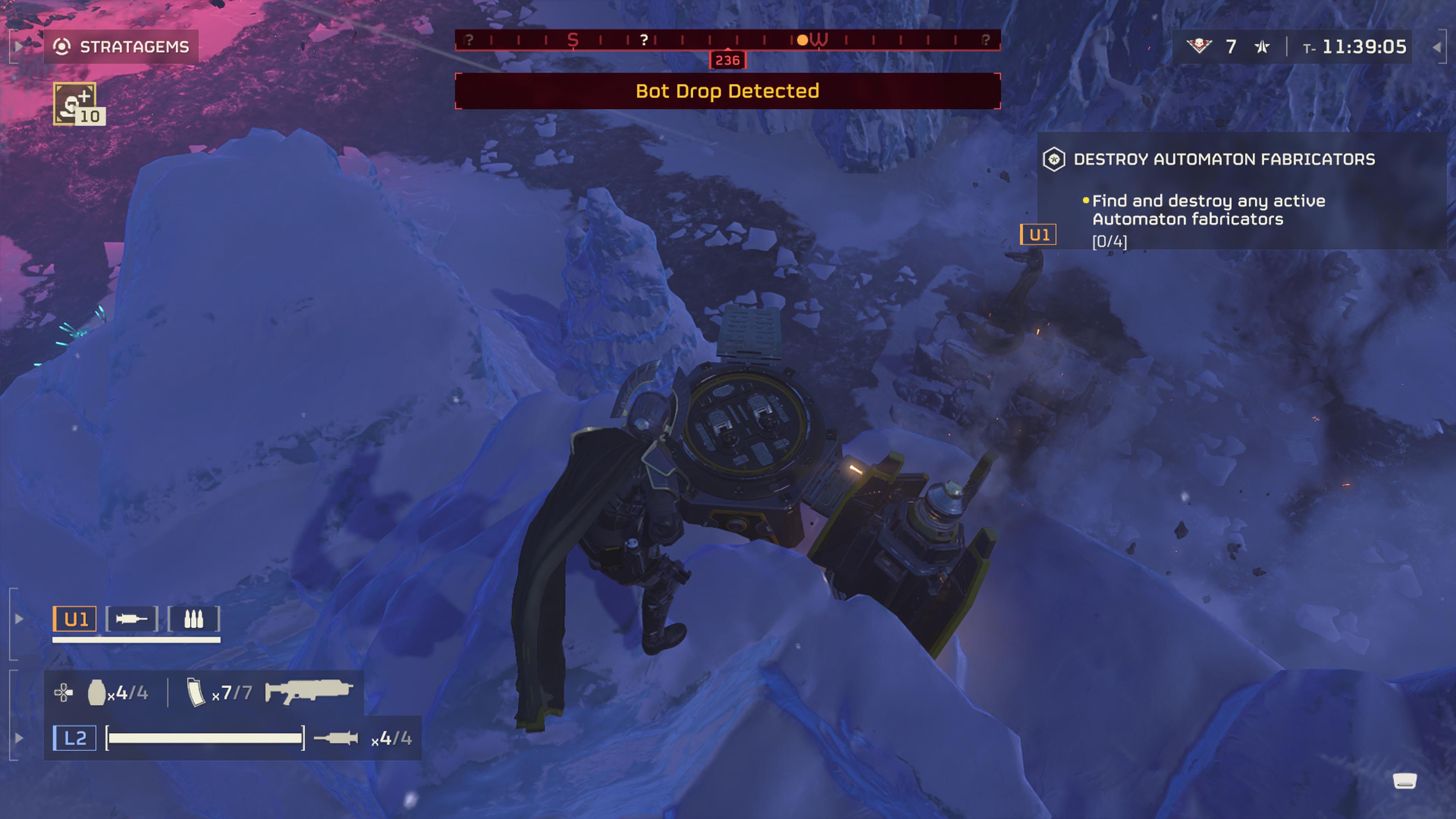The width and height of the screenshot is (1456, 819).
Task: Choose the primary rifle weapon icon
Action: (x=309, y=692)
